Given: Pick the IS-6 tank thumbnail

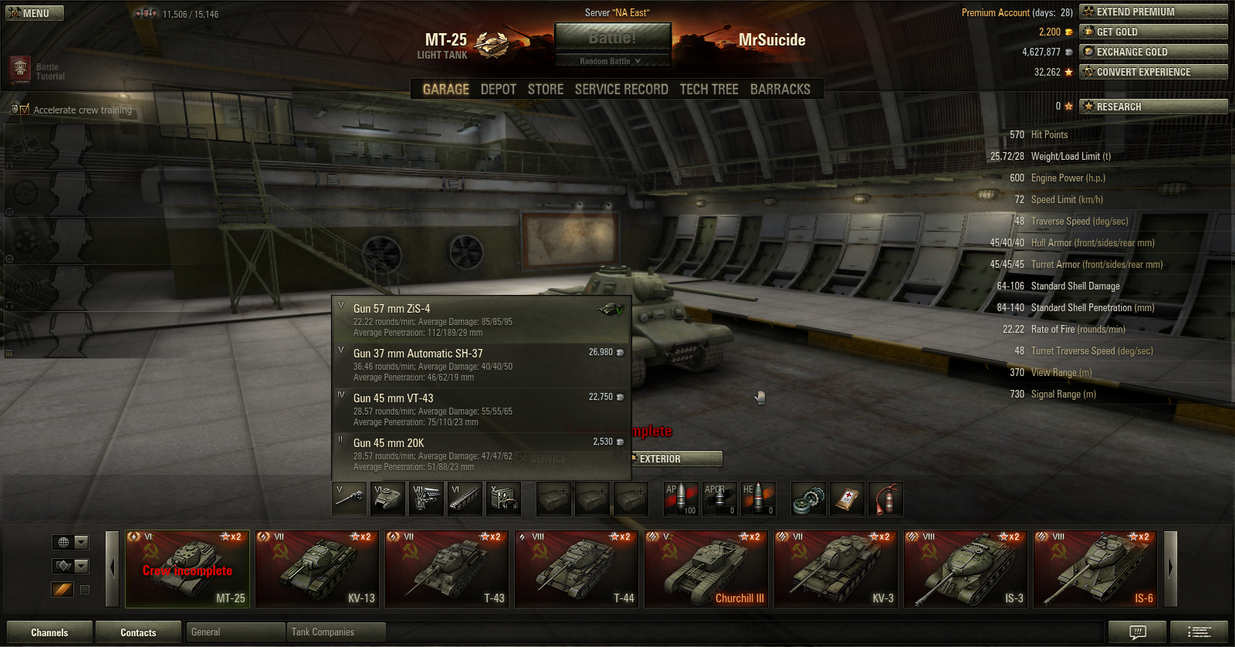Looking at the screenshot, I should [1095, 569].
